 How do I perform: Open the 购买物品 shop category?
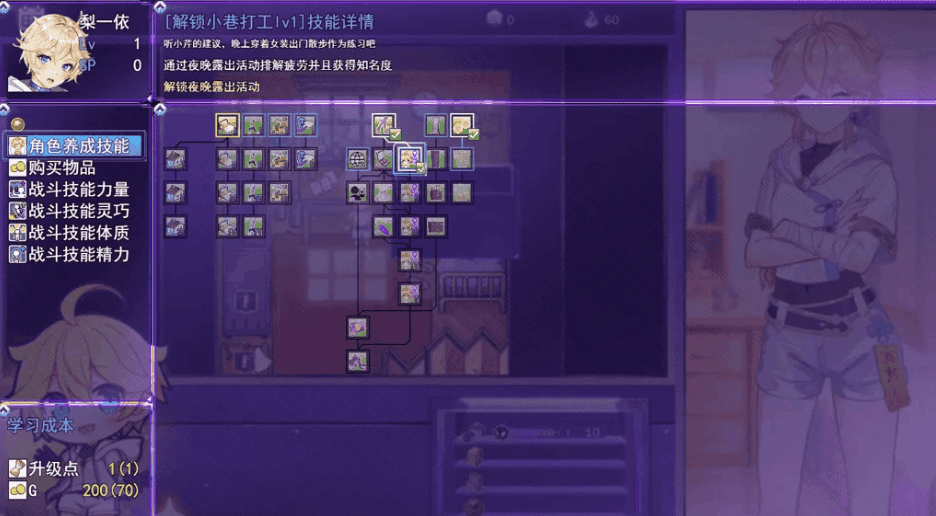(x=66, y=168)
